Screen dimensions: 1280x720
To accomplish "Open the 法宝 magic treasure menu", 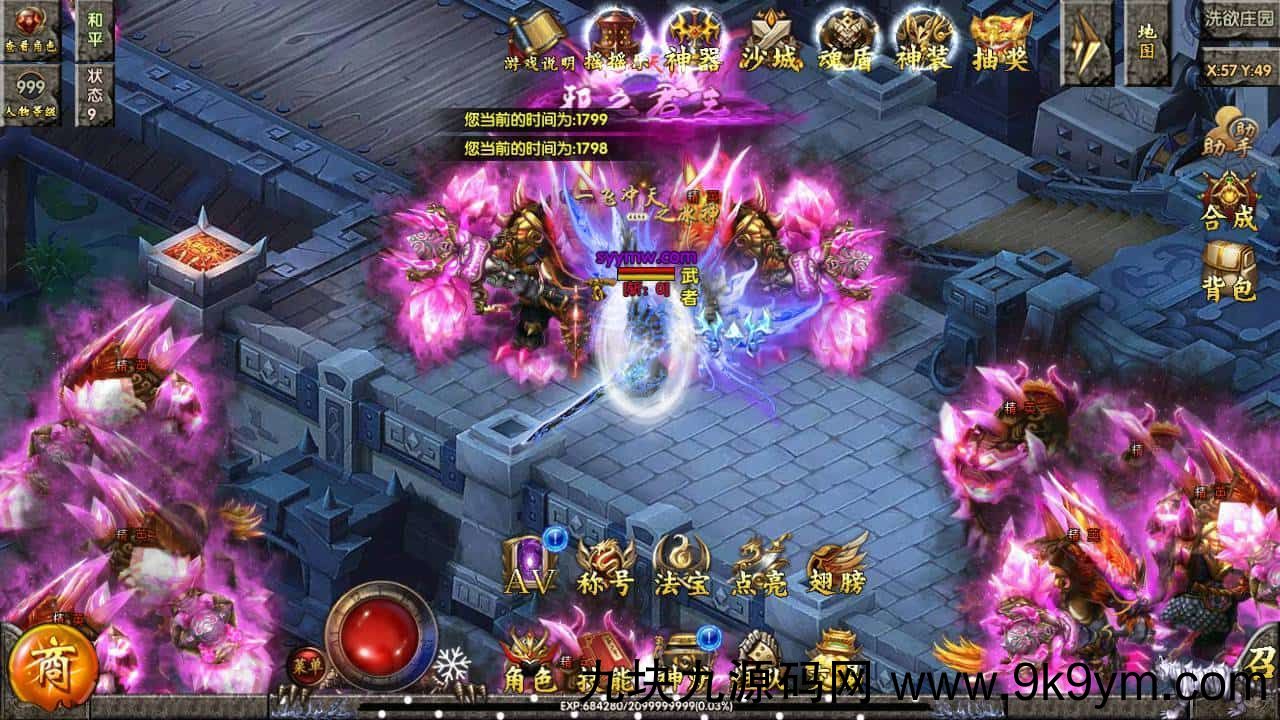I will [681, 565].
